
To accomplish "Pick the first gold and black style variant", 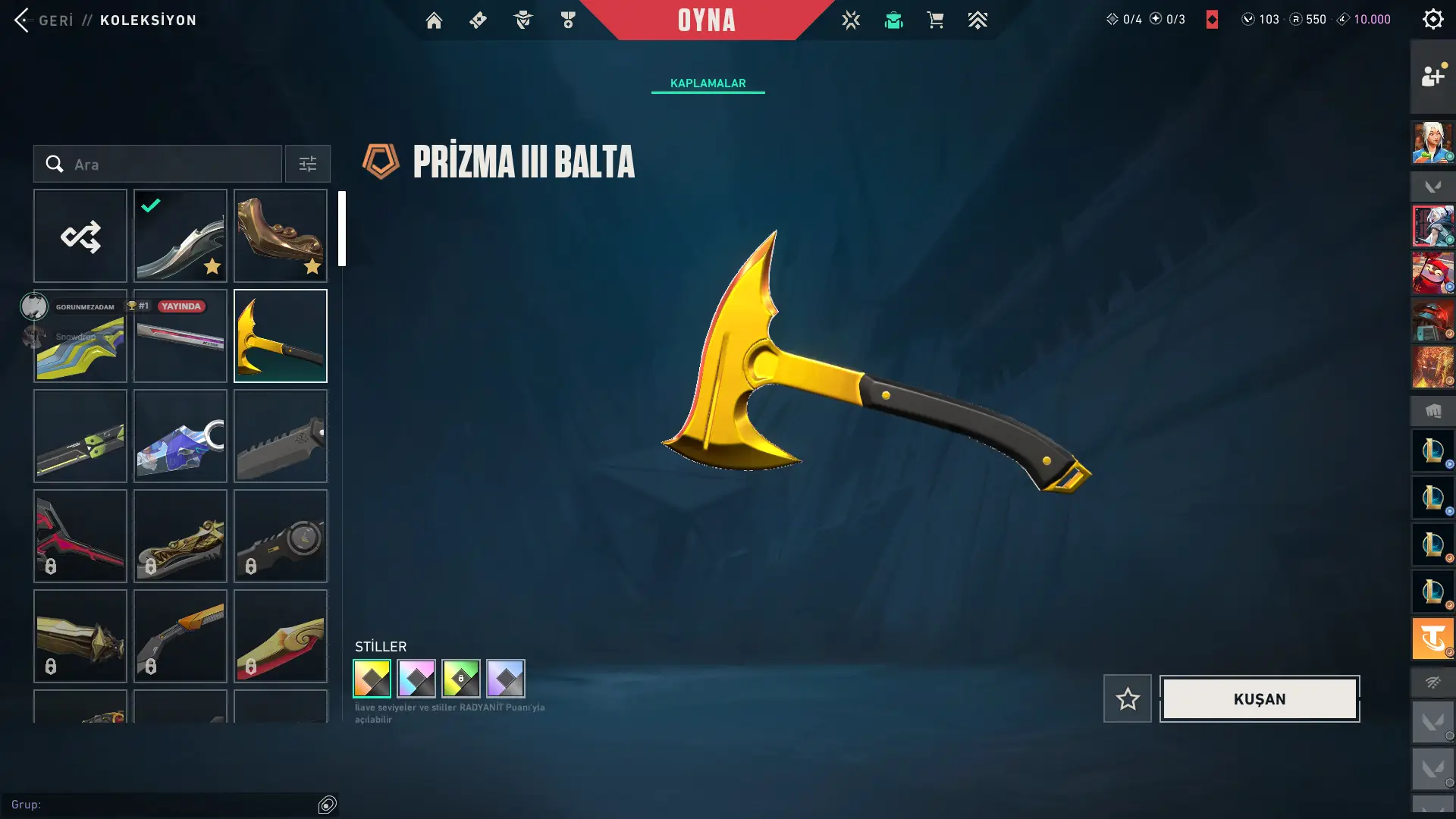I will [x=372, y=678].
